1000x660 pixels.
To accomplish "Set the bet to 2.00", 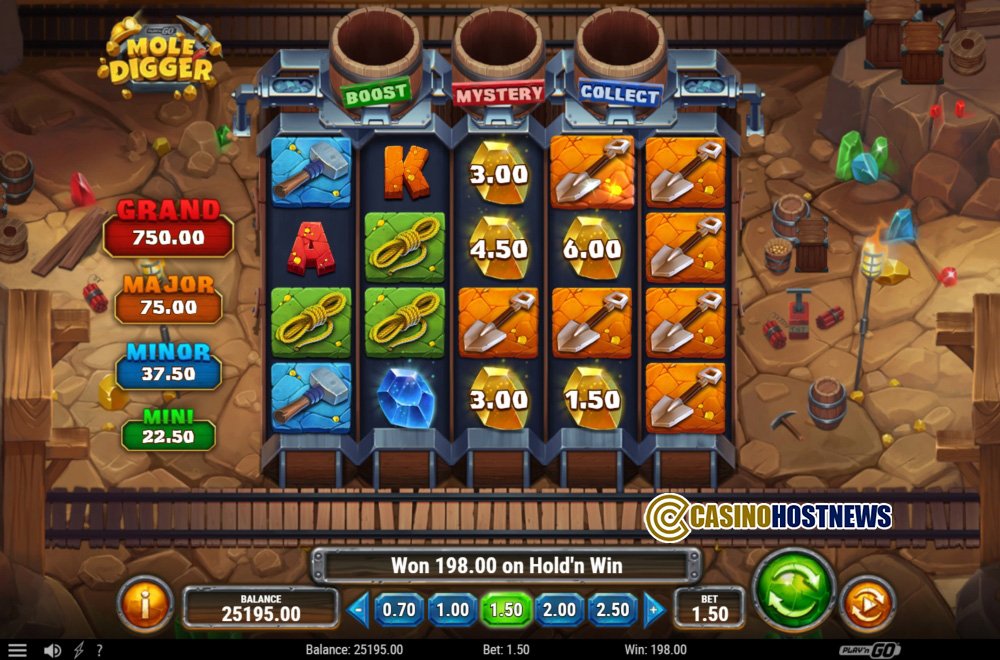I will [x=559, y=609].
